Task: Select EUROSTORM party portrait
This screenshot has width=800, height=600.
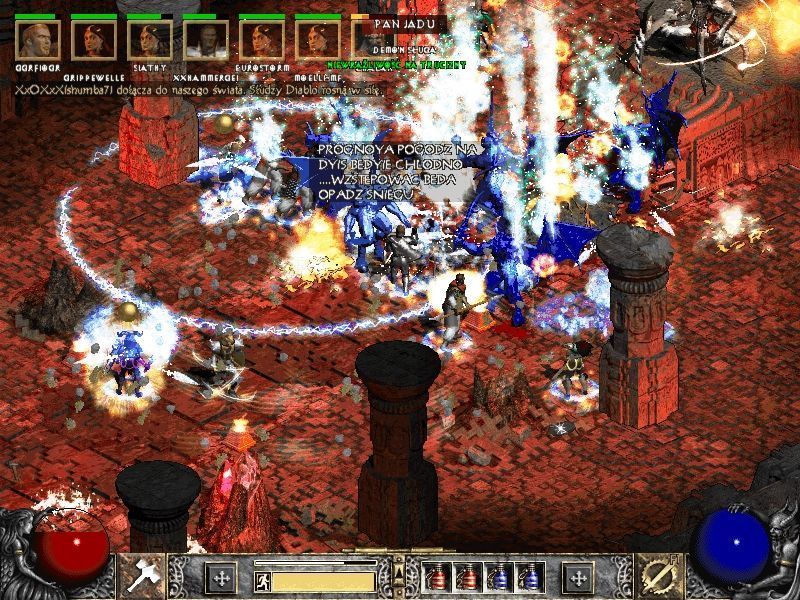Action: [x=263, y=41]
